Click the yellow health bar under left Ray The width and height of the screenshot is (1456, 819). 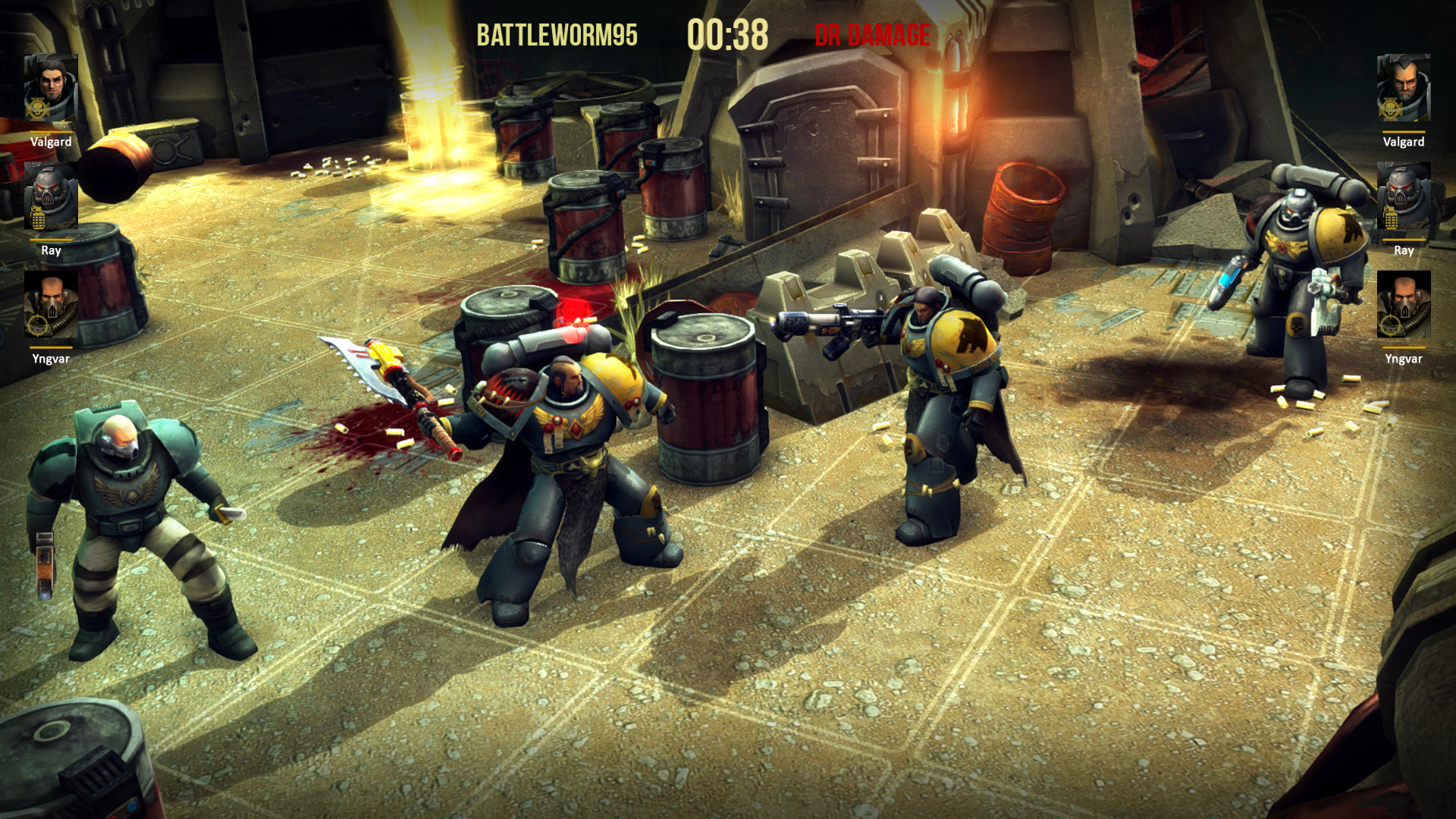click(x=51, y=240)
